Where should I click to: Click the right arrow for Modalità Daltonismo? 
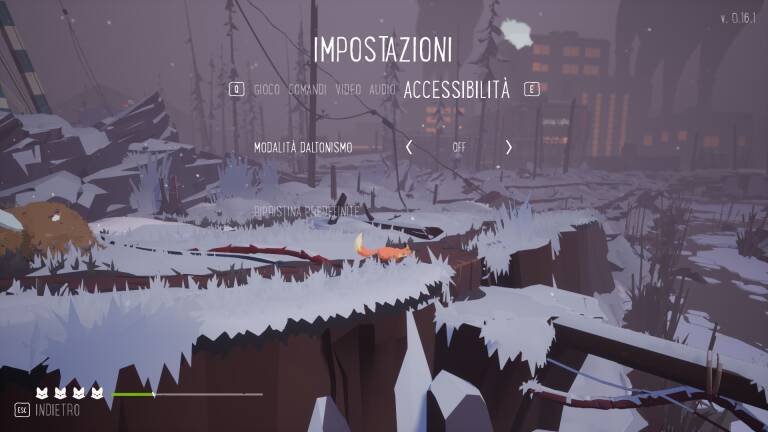508,147
